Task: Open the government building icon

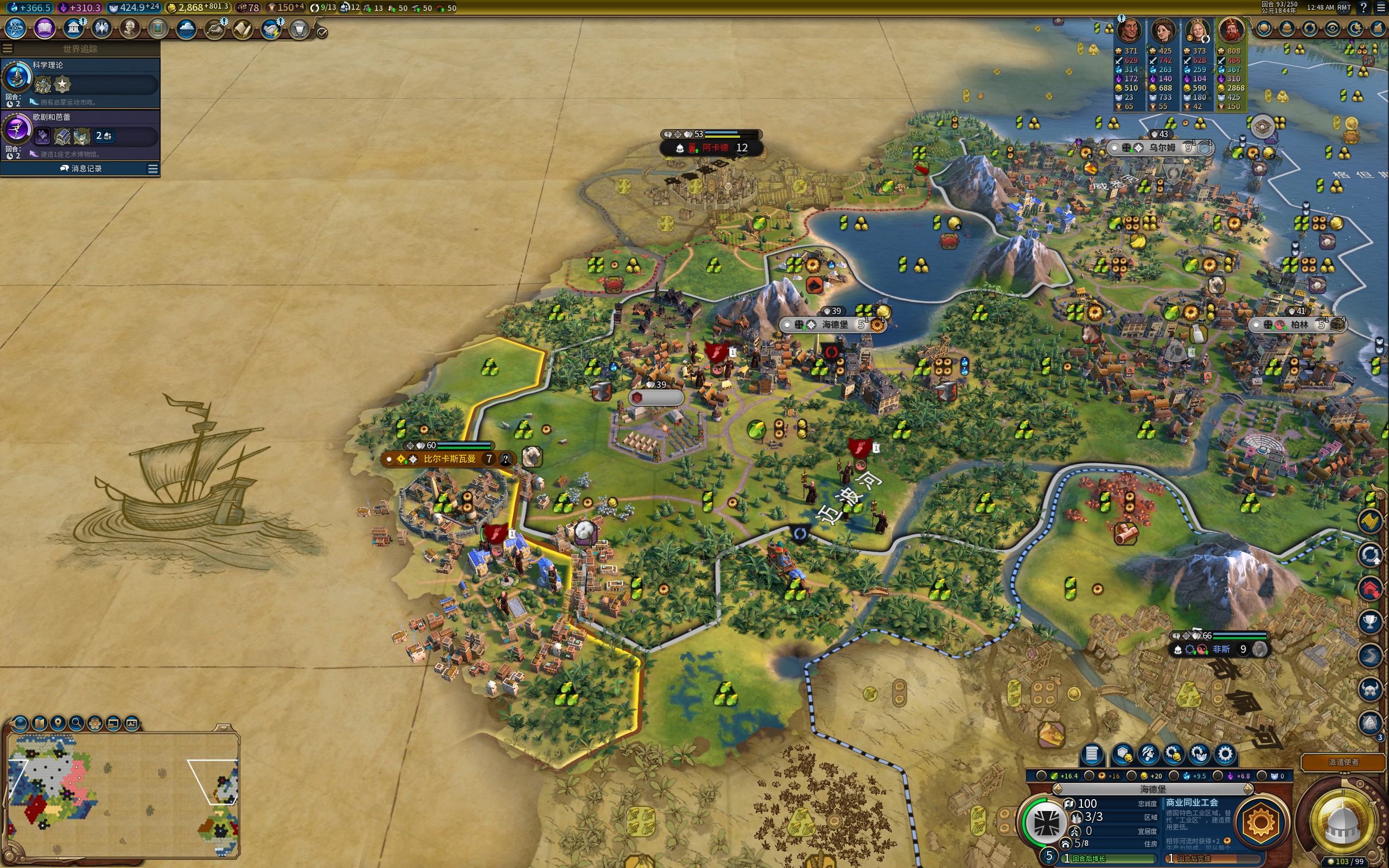Action: point(73,28)
